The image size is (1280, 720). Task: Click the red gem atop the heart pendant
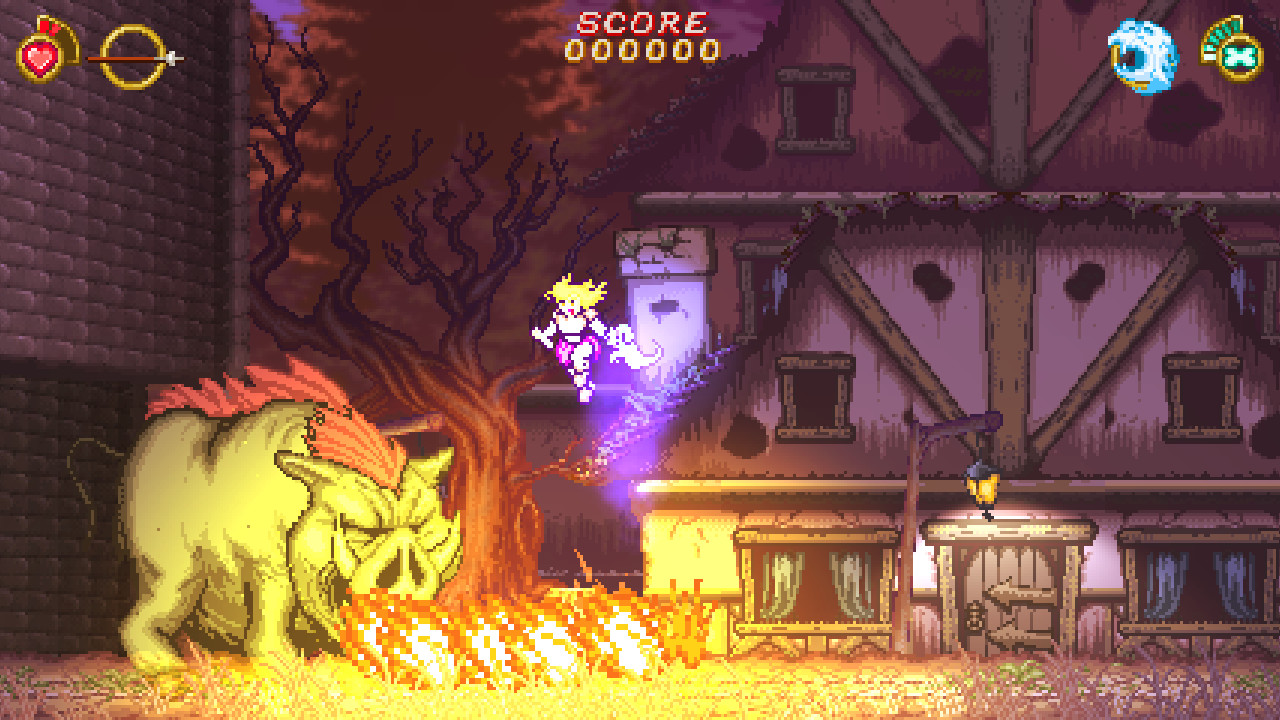[44, 26]
